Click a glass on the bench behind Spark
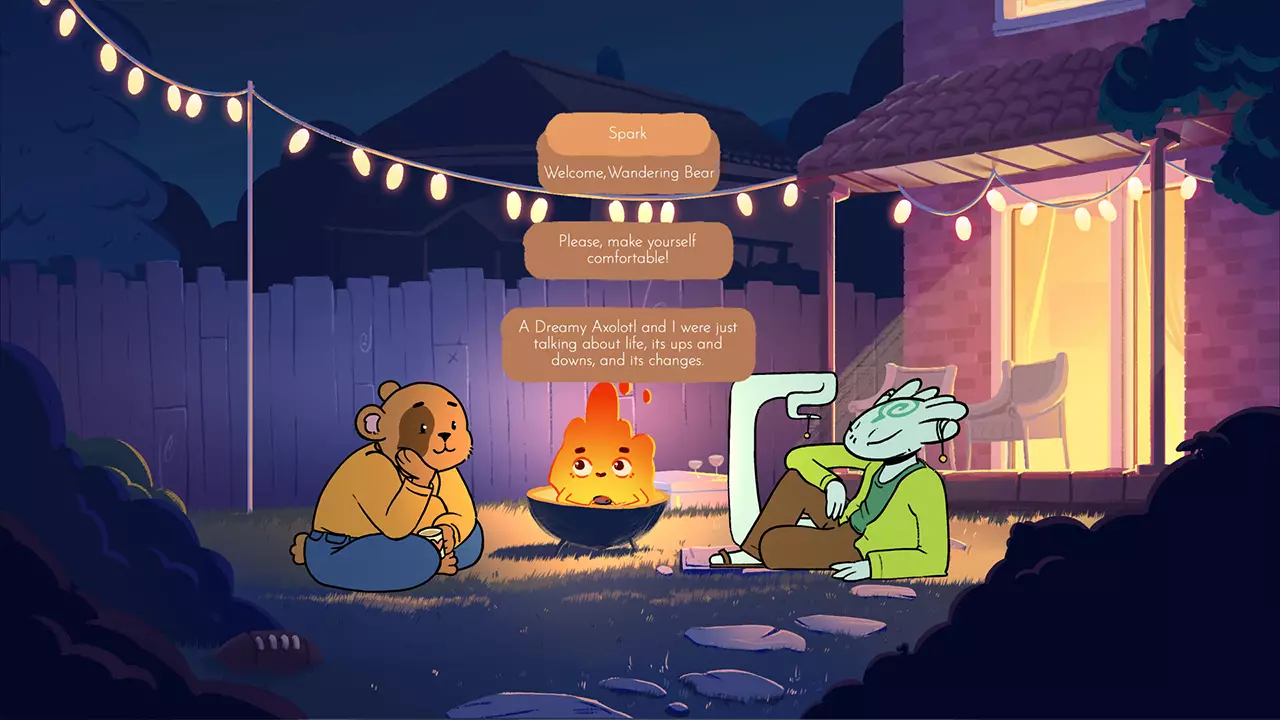Viewport: 1280px width, 720px height. 716,461
